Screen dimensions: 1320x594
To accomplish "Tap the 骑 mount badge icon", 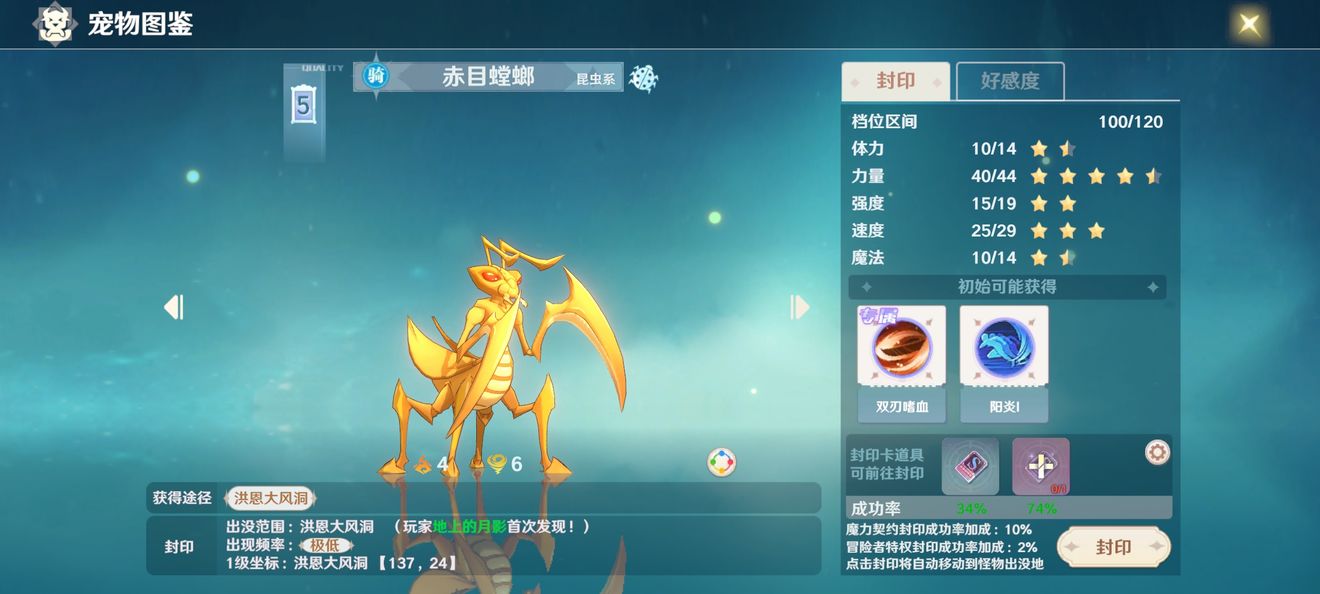I will tap(376, 76).
